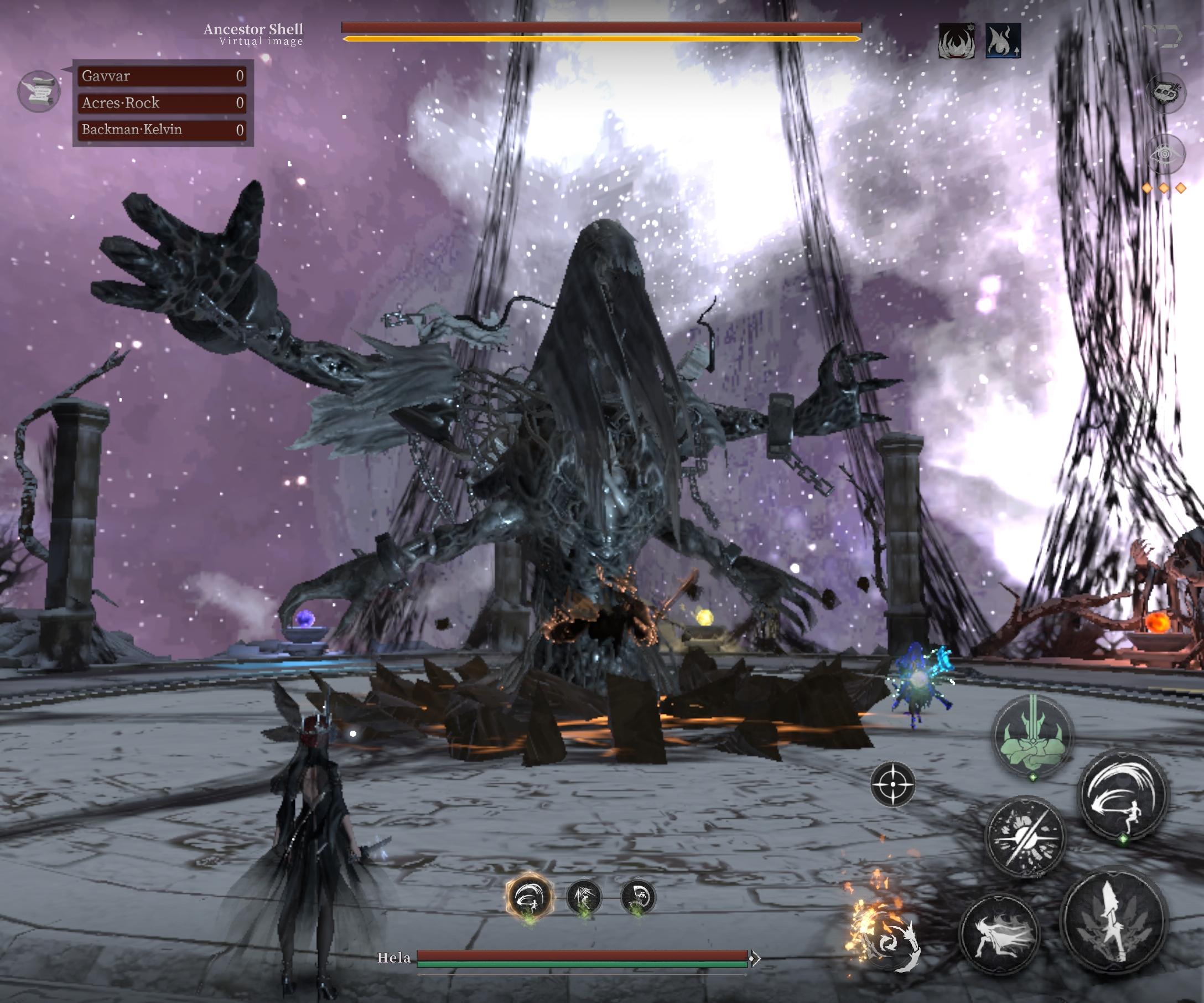The height and width of the screenshot is (1003, 1204).
Task: Select the winged figure combo skill icon
Action: [x=584, y=897]
